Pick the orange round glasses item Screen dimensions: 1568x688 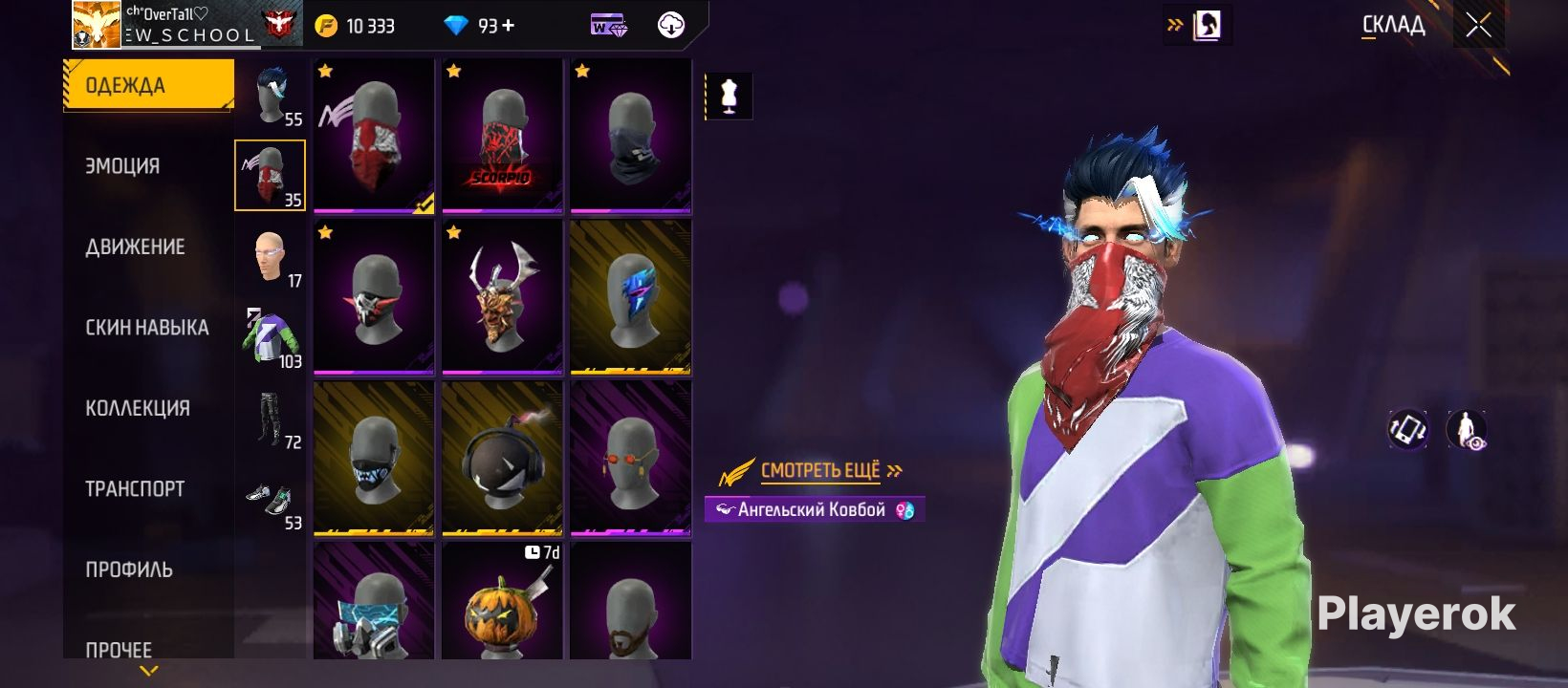point(630,459)
